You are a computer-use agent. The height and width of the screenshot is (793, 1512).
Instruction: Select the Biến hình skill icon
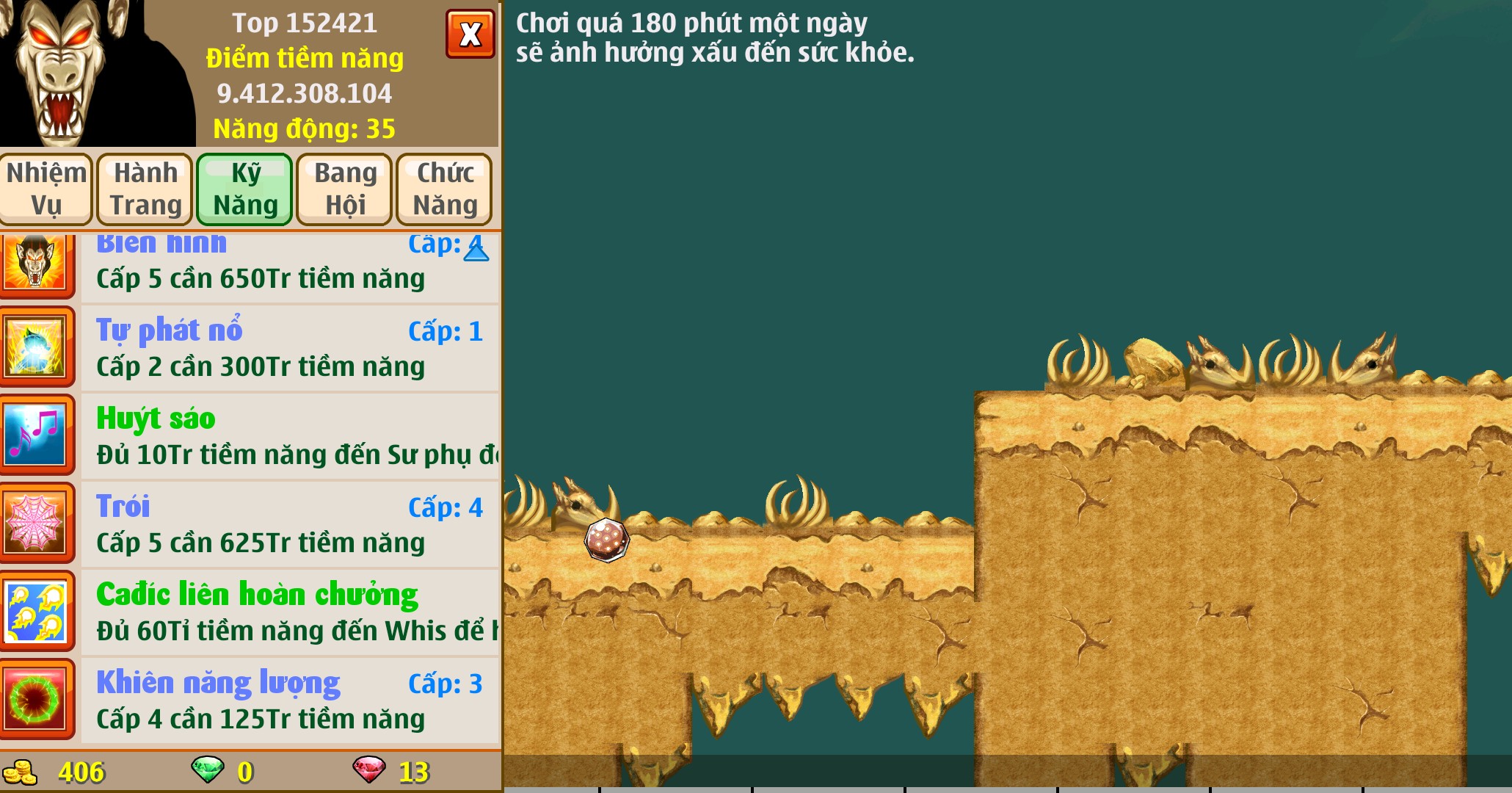pos(38,257)
